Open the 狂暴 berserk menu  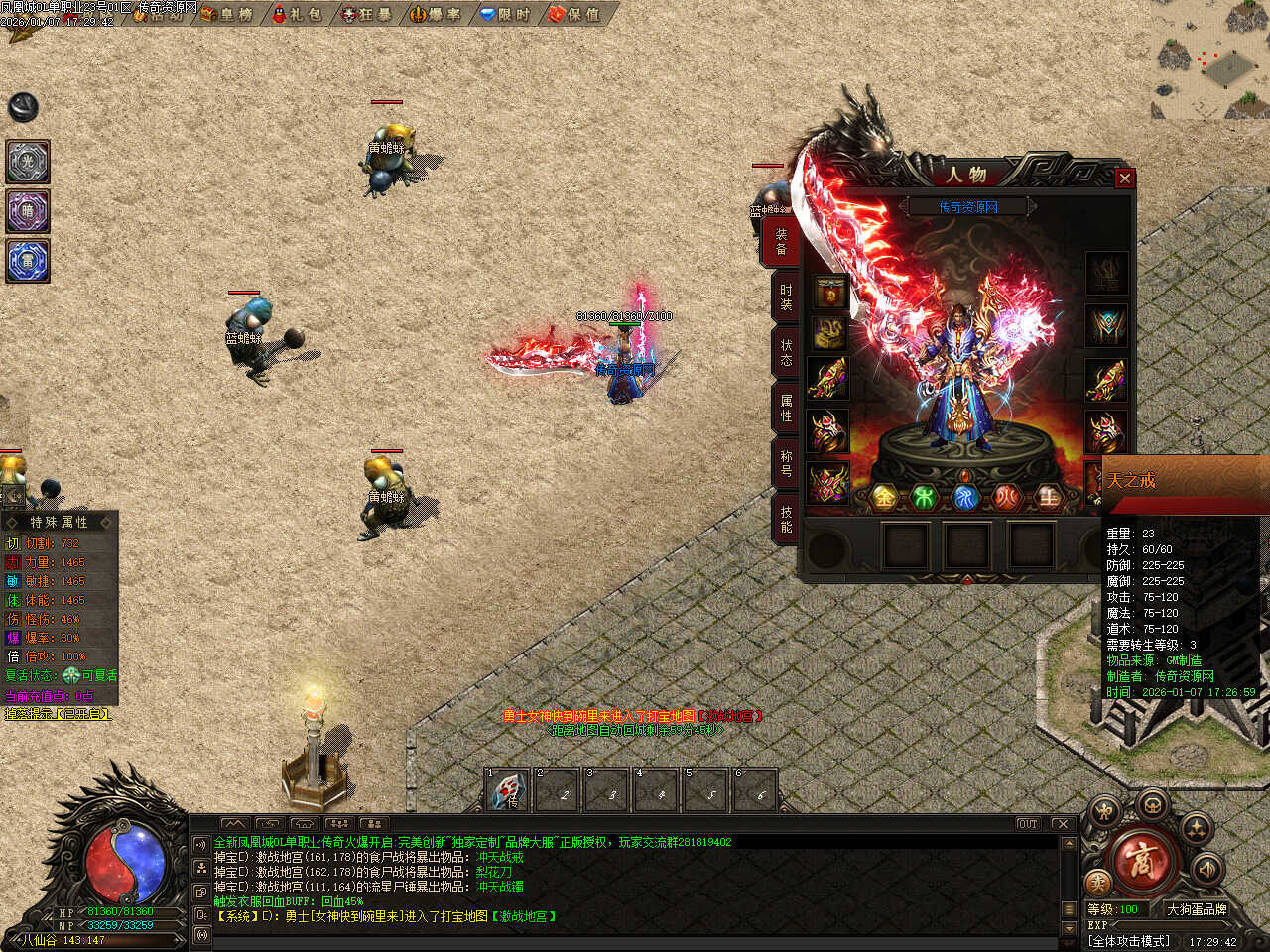(366, 14)
